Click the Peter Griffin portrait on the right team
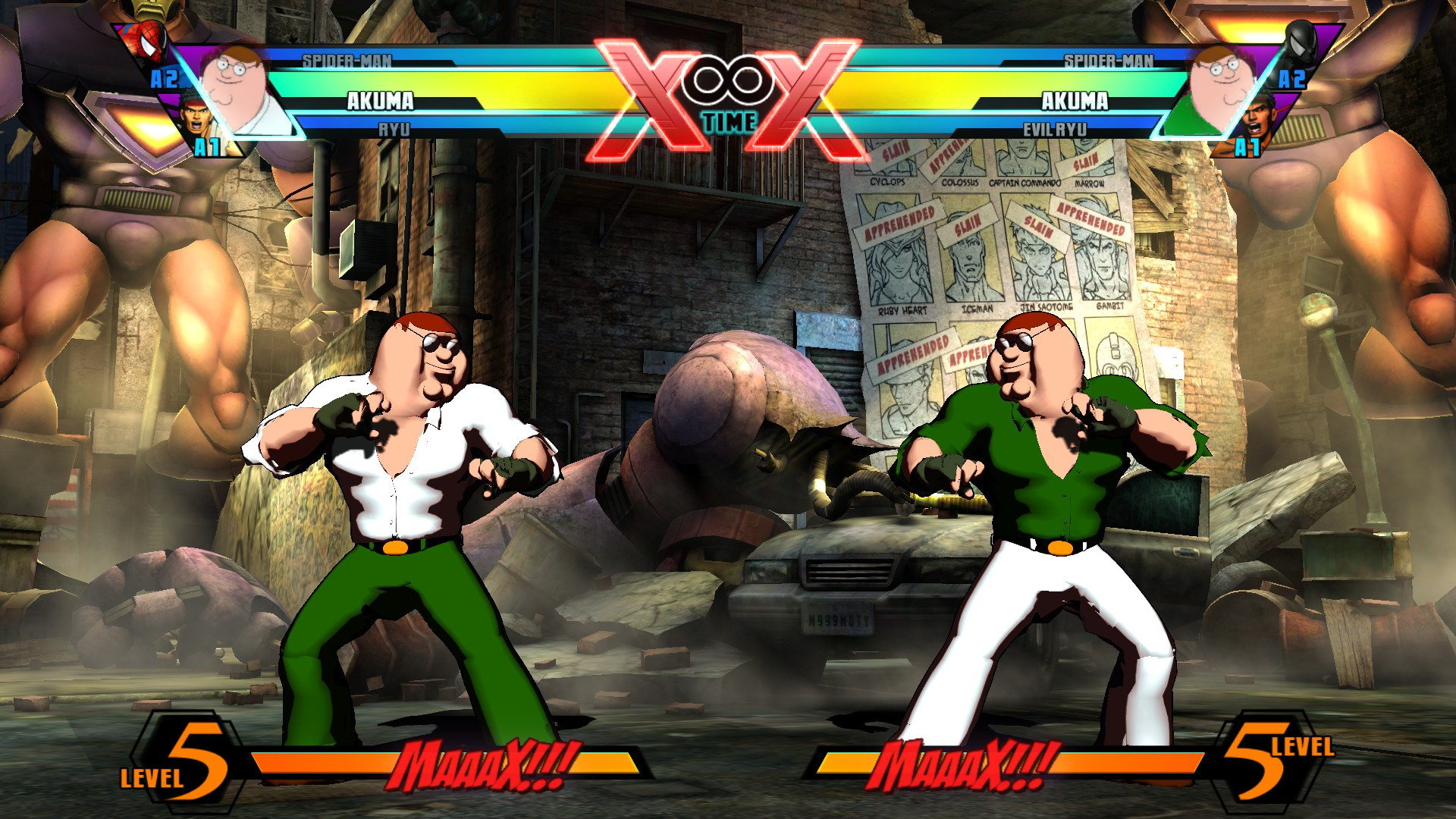This screenshot has height=819, width=1456. pyautogui.click(x=1221, y=83)
